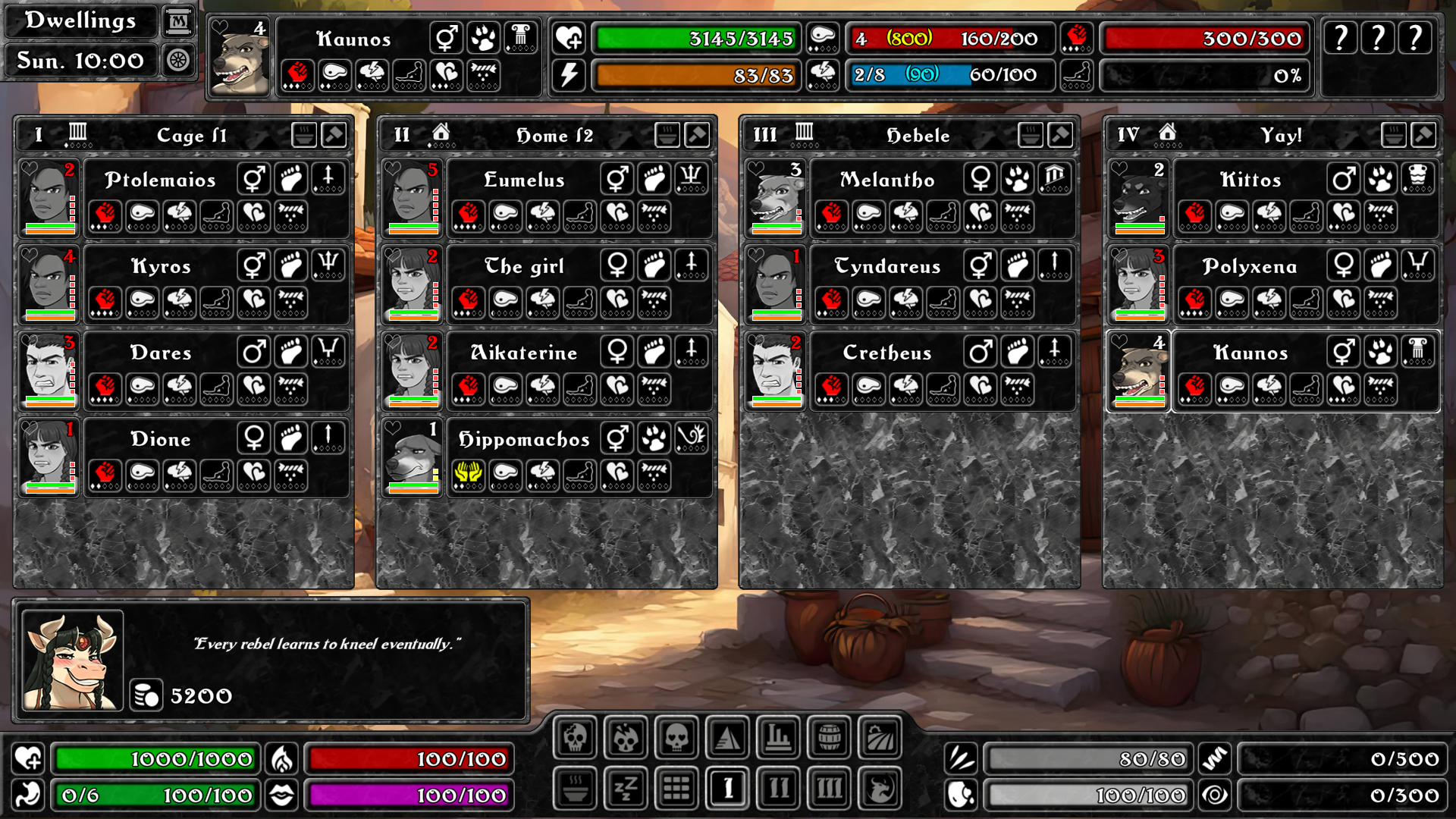Switch to dwellings page II
Viewport: 1456px width, 819px height.
778,789
